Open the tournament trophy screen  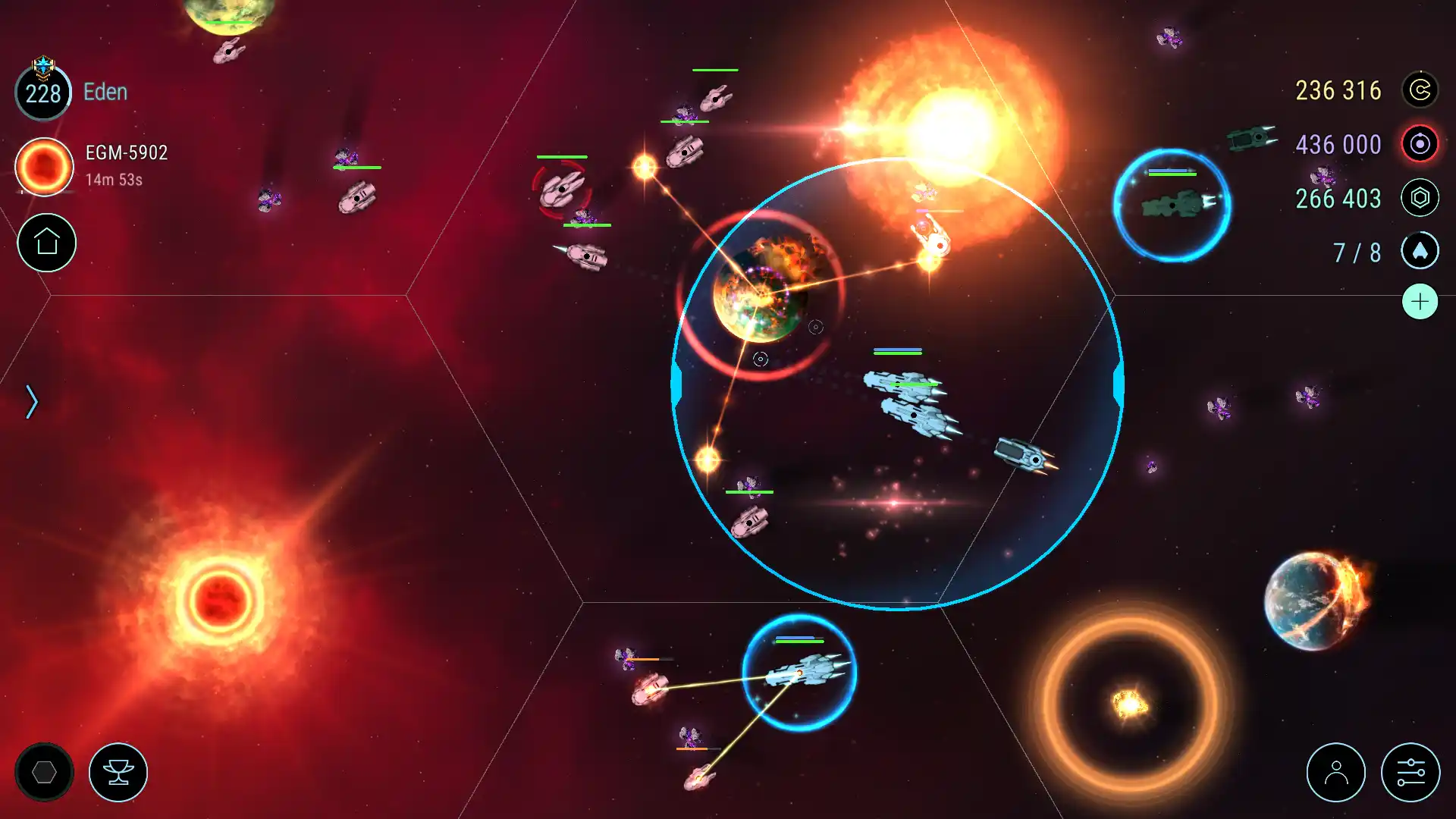pyautogui.click(x=118, y=771)
